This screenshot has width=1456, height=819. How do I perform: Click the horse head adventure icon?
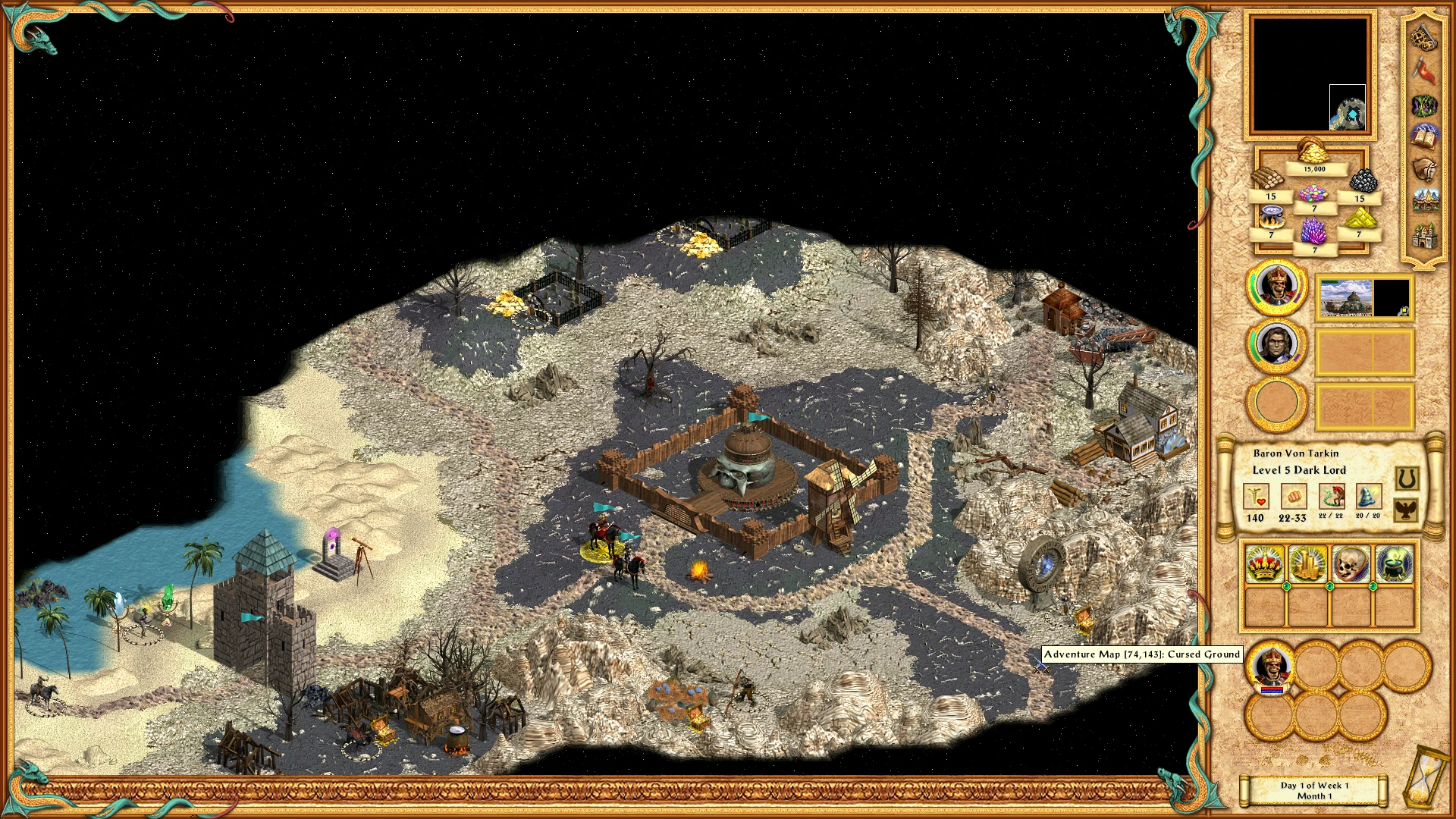pos(1423,170)
